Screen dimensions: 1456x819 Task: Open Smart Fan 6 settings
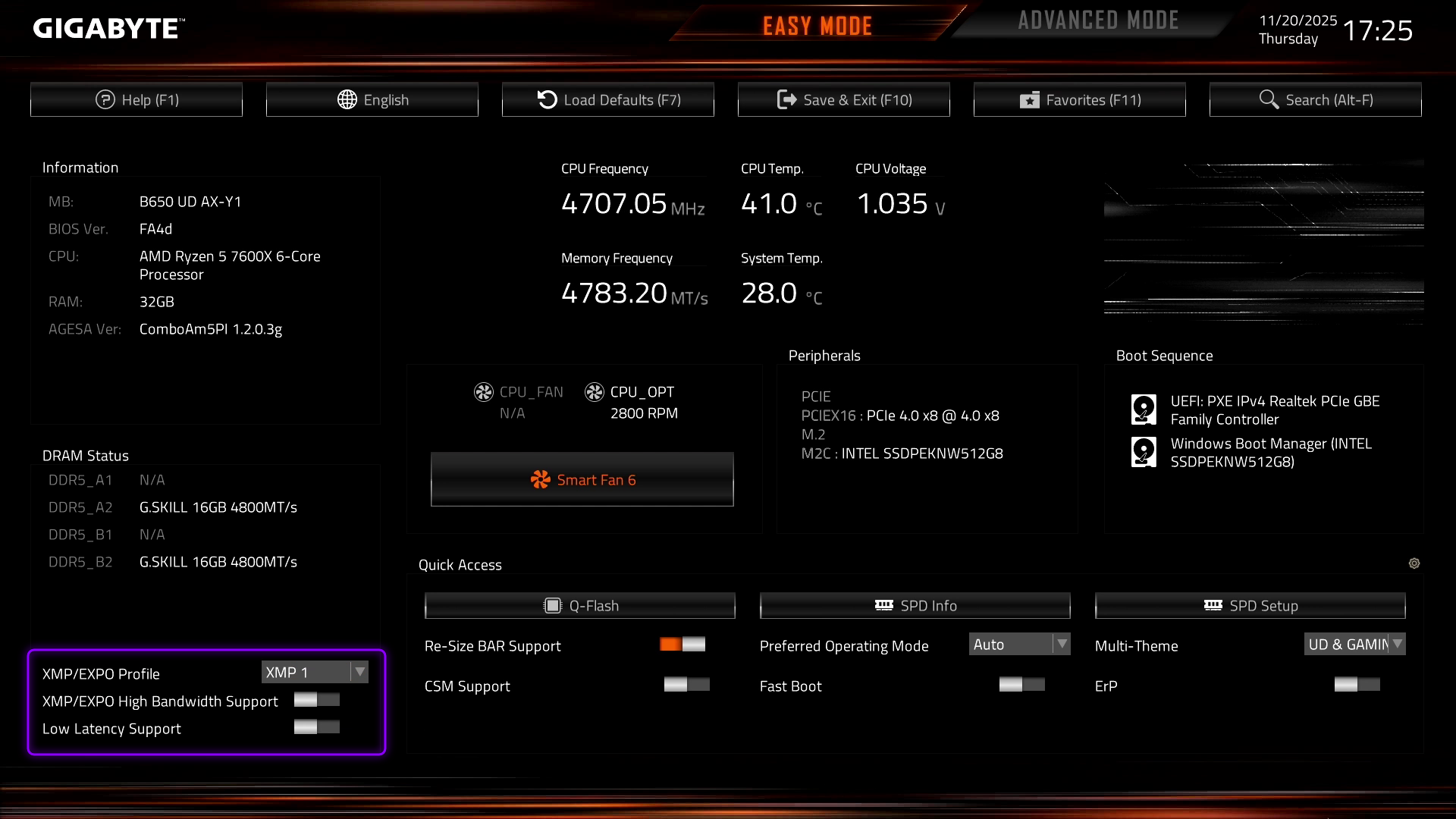pos(582,479)
